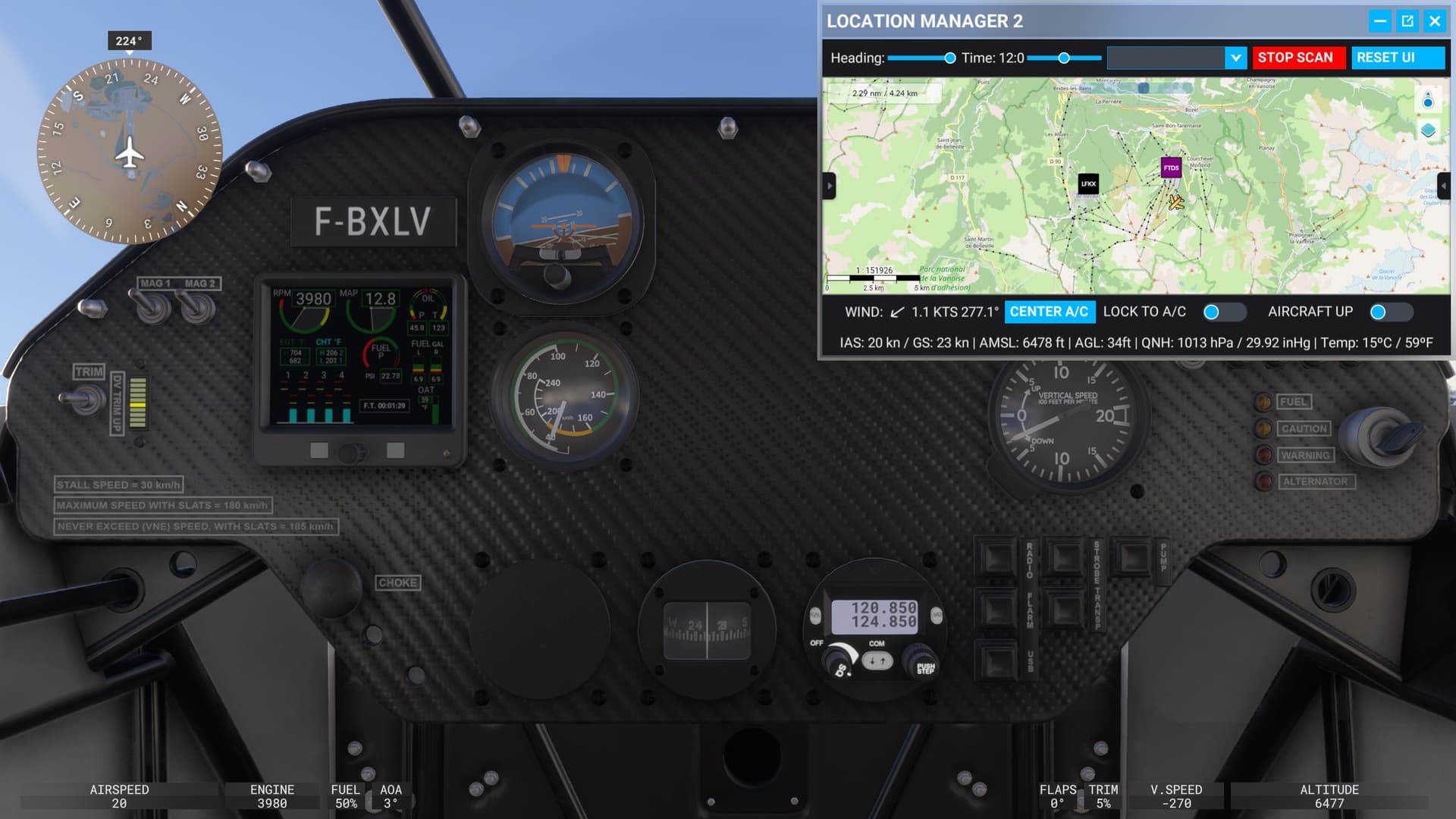Enable the LOCK TO A/C toggle
This screenshot has height=819, width=1456.
[1224, 312]
